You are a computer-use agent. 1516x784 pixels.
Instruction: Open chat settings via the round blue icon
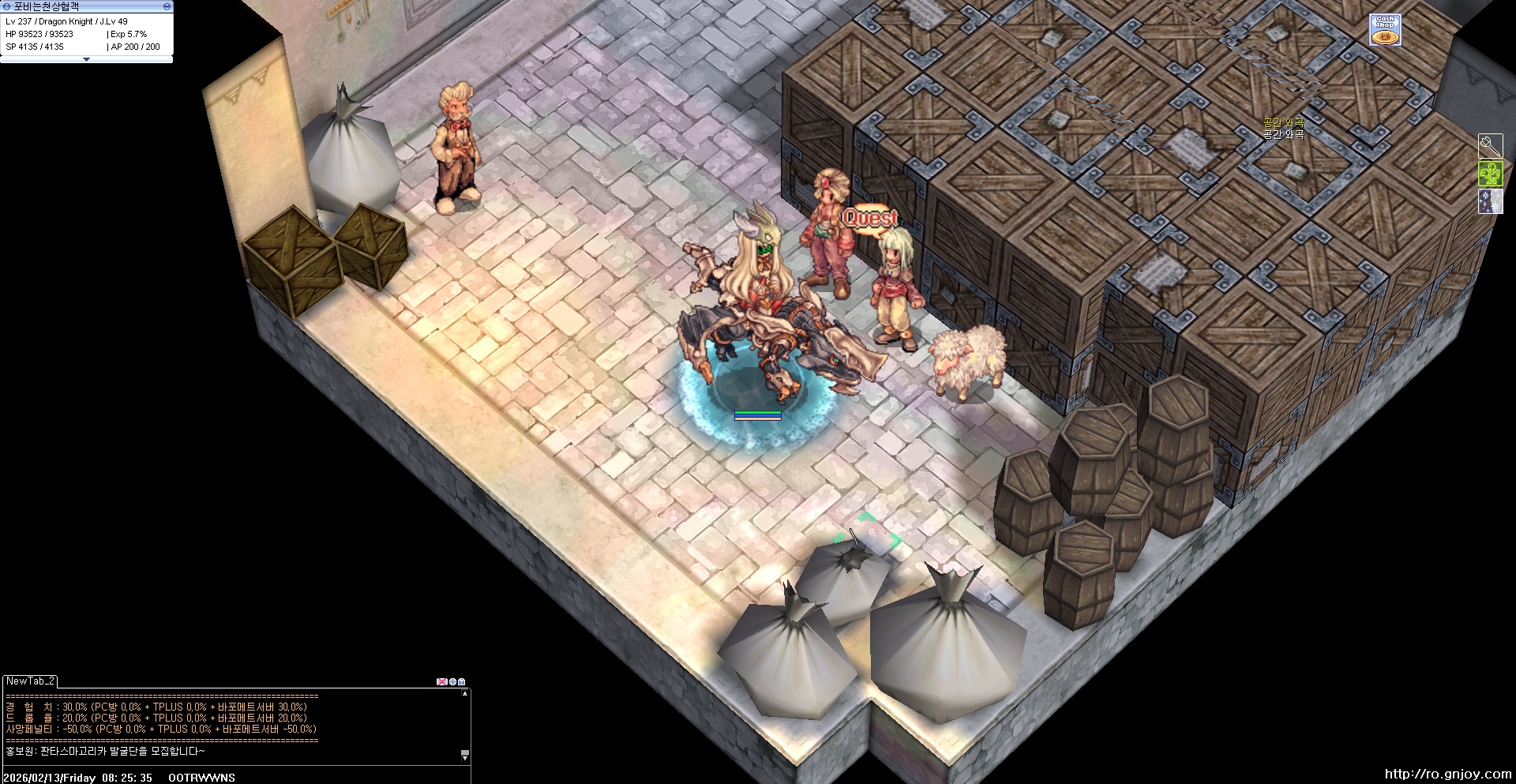tap(452, 681)
